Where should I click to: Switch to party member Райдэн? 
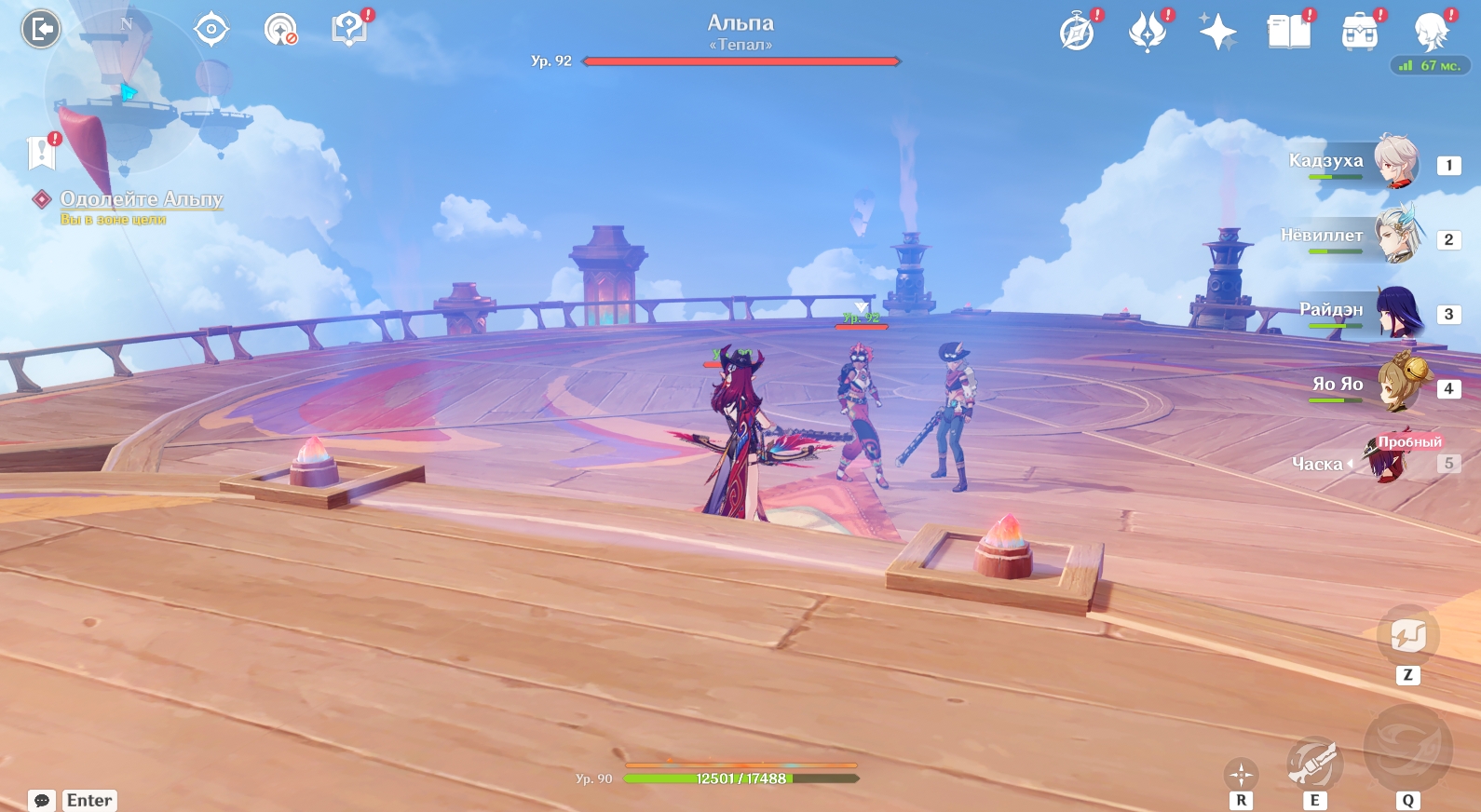[1396, 312]
